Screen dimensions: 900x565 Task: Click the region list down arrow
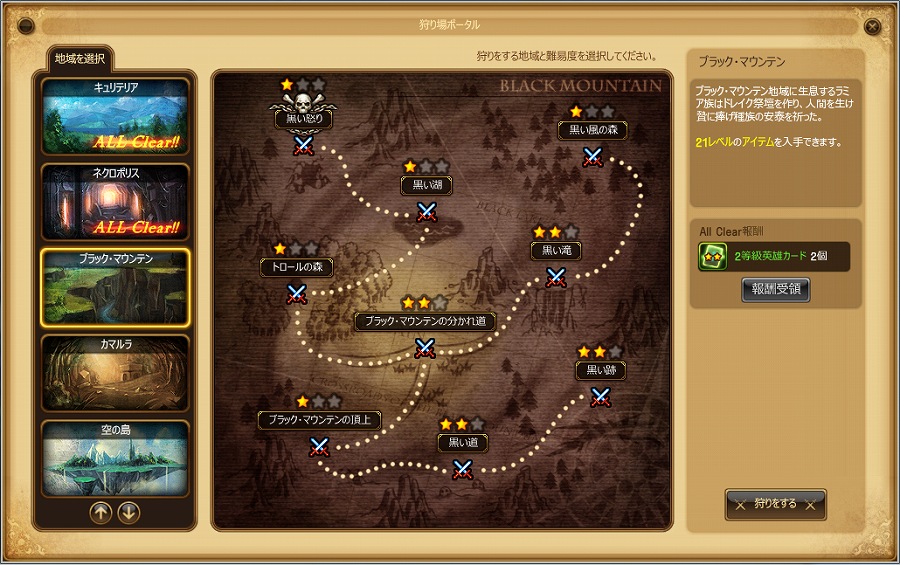click(x=129, y=513)
